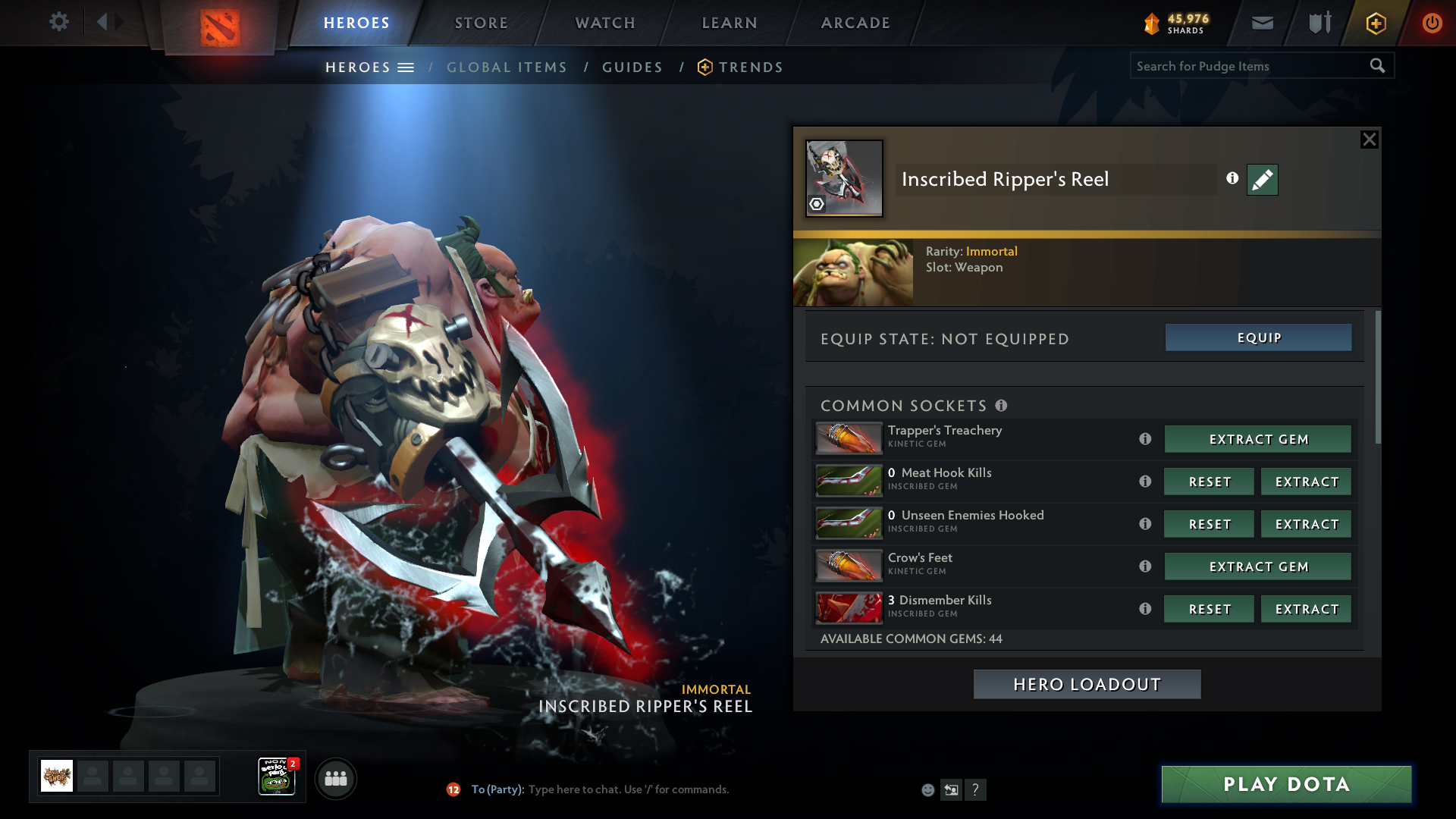The height and width of the screenshot is (819, 1456).
Task: Reset the Meat Hook Kills counter
Action: (x=1209, y=482)
